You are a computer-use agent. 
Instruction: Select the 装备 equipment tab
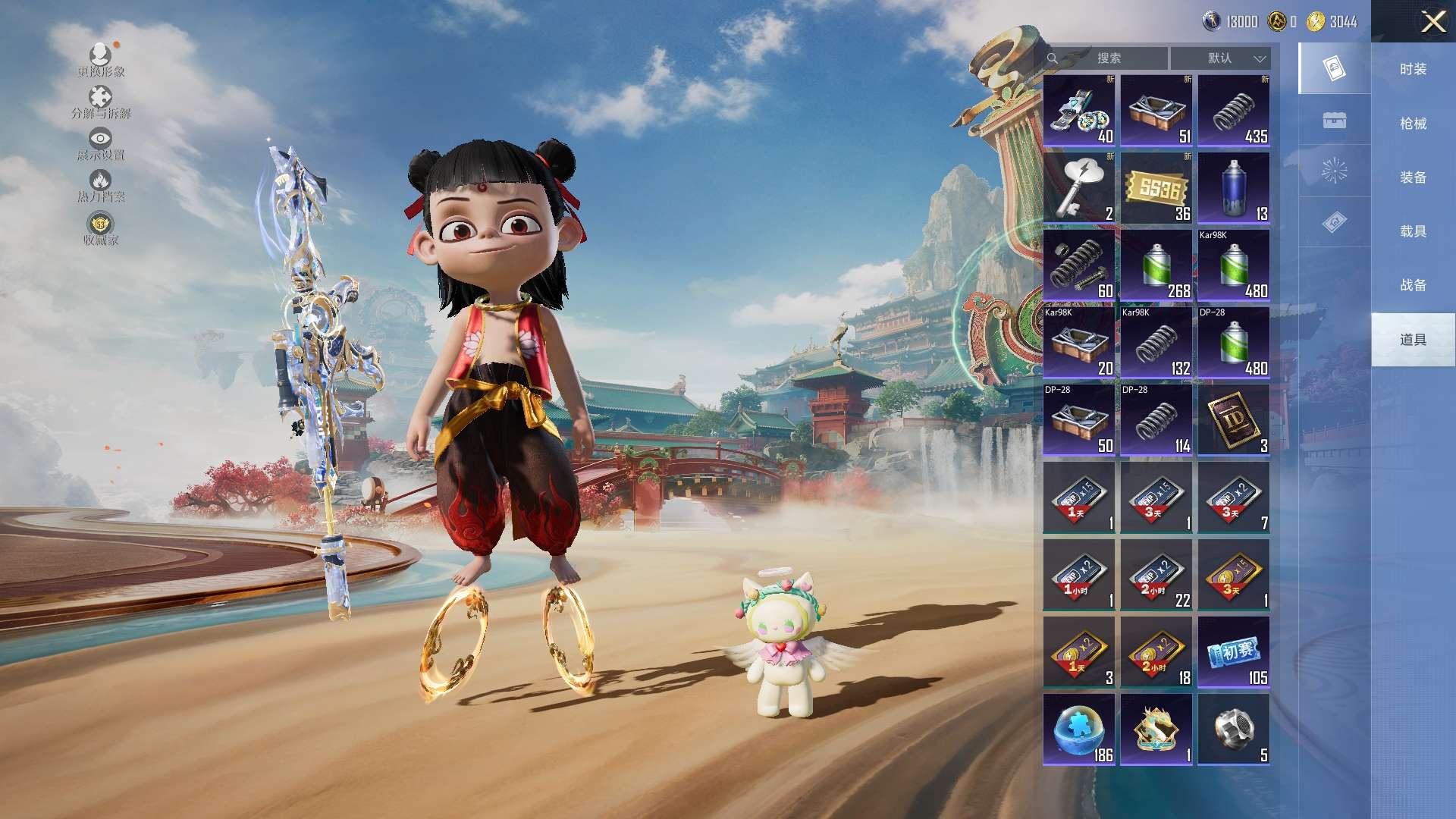pos(1413,177)
